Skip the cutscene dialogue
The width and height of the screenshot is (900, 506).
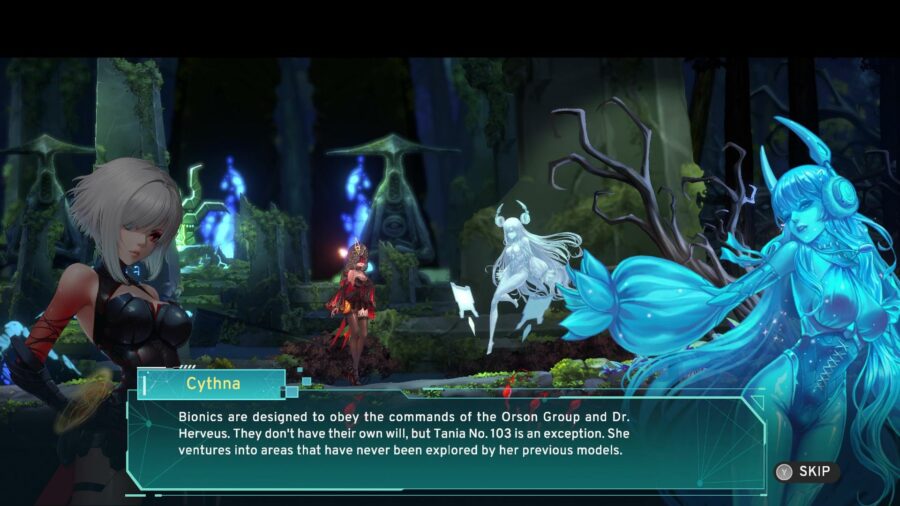pos(806,472)
